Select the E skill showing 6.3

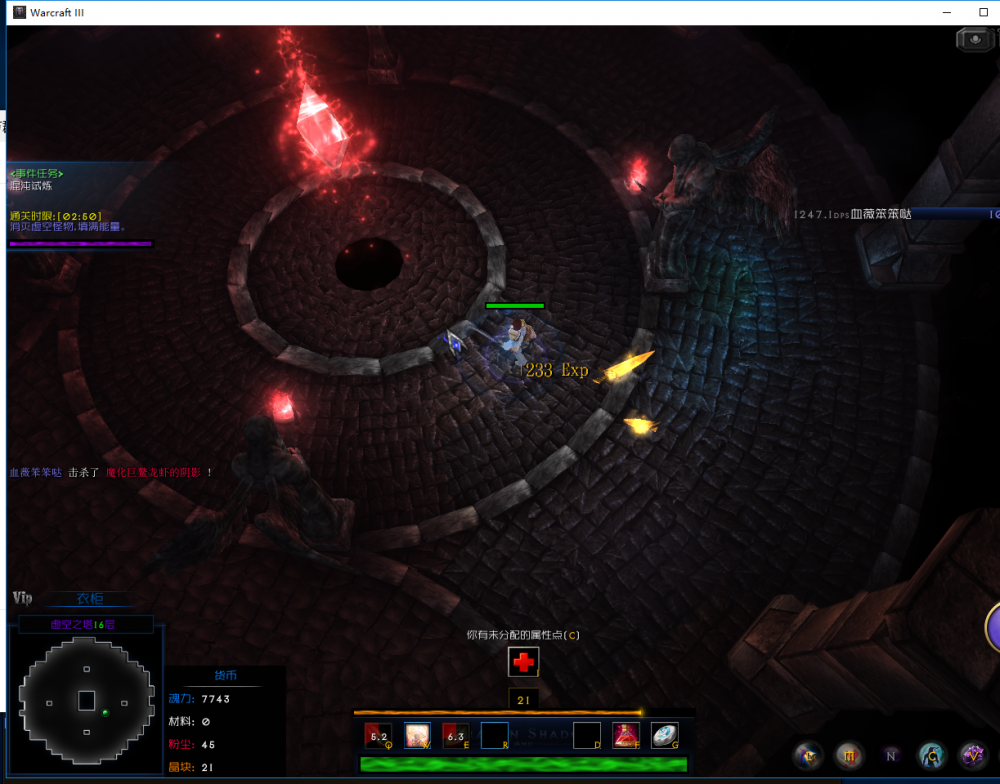click(x=456, y=736)
